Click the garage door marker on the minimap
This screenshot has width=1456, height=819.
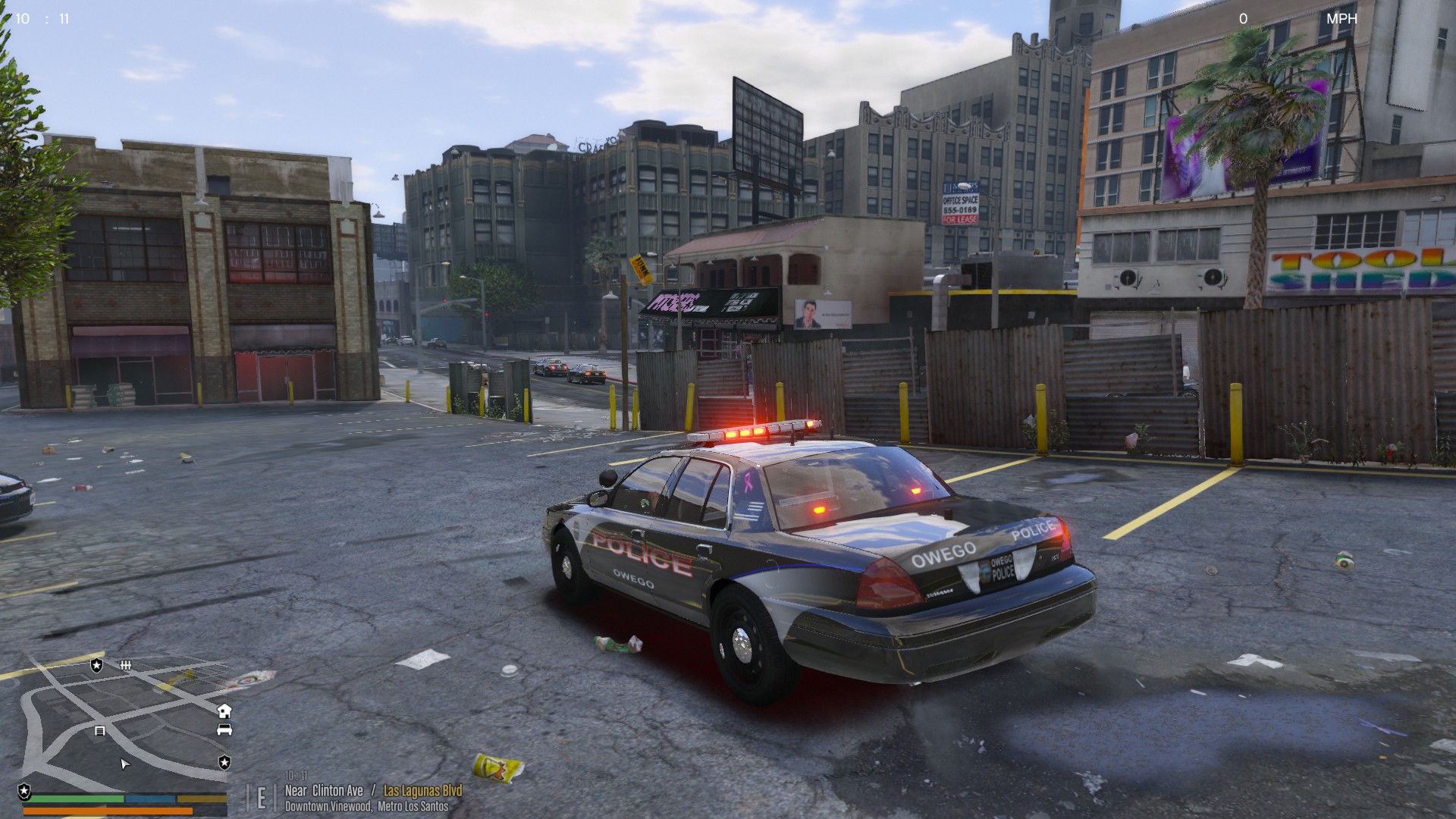pyautogui.click(x=99, y=731)
